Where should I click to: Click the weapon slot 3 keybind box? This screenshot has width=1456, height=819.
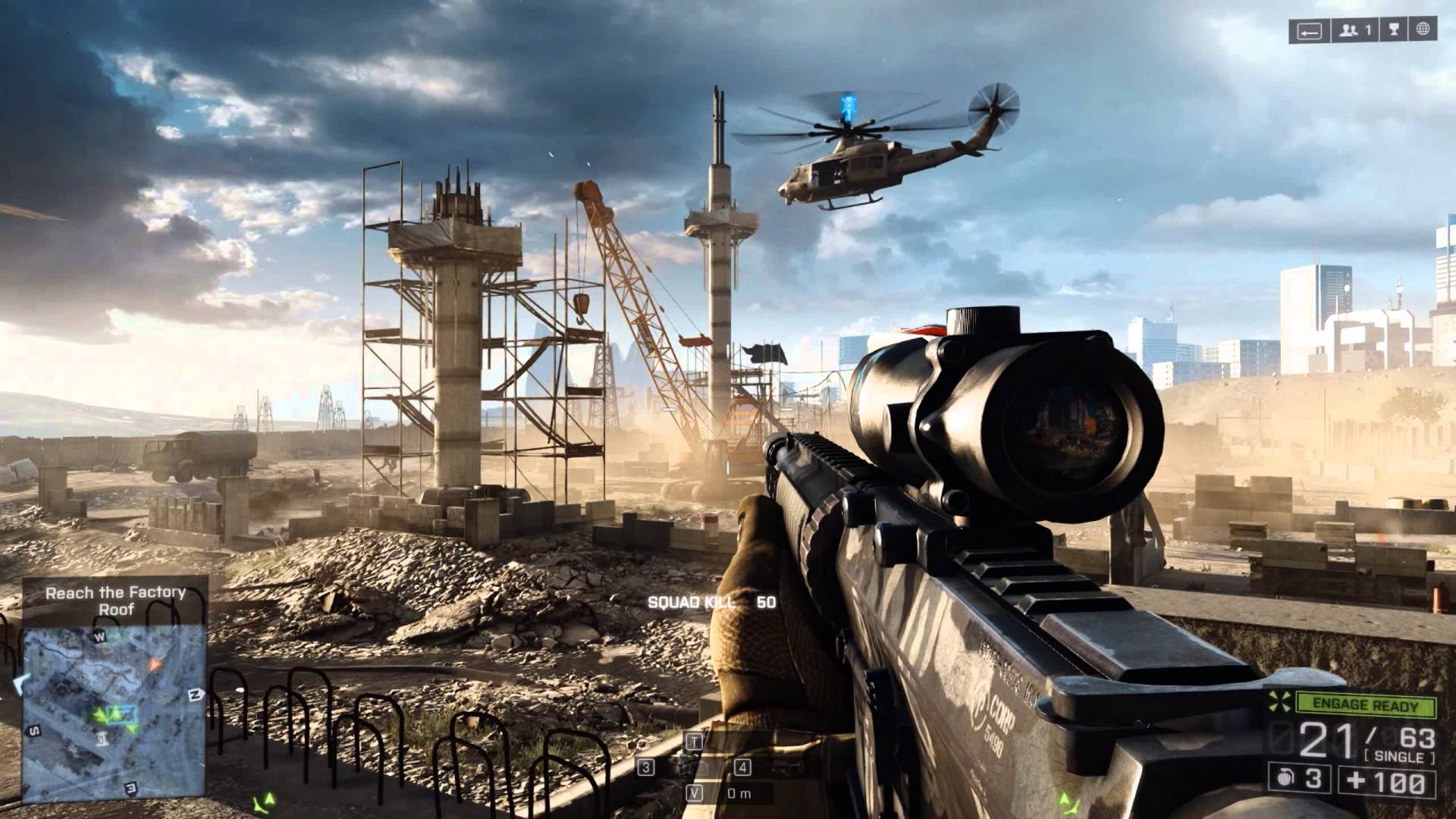(646, 767)
